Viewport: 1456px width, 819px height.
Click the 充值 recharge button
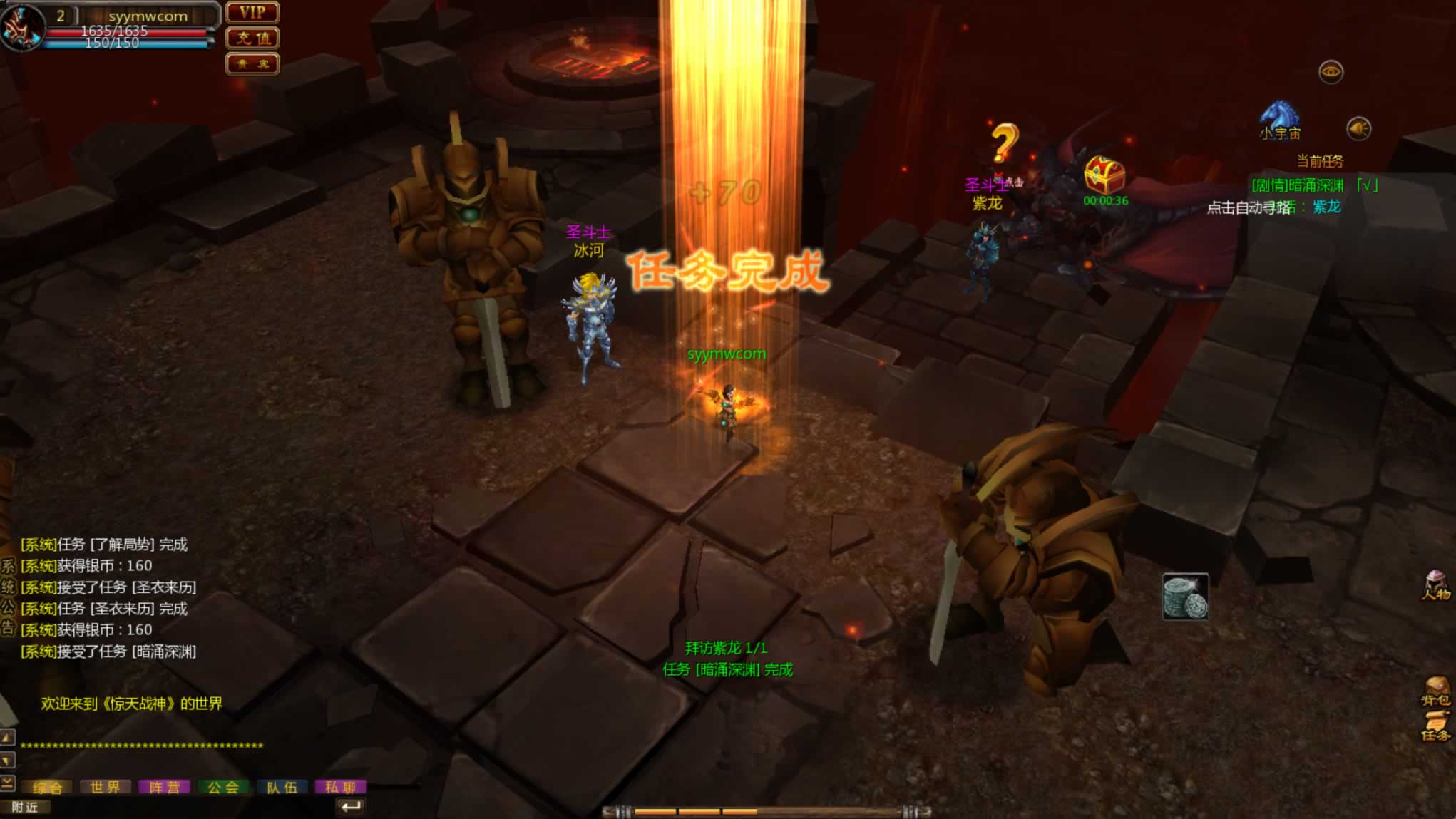pos(252,38)
